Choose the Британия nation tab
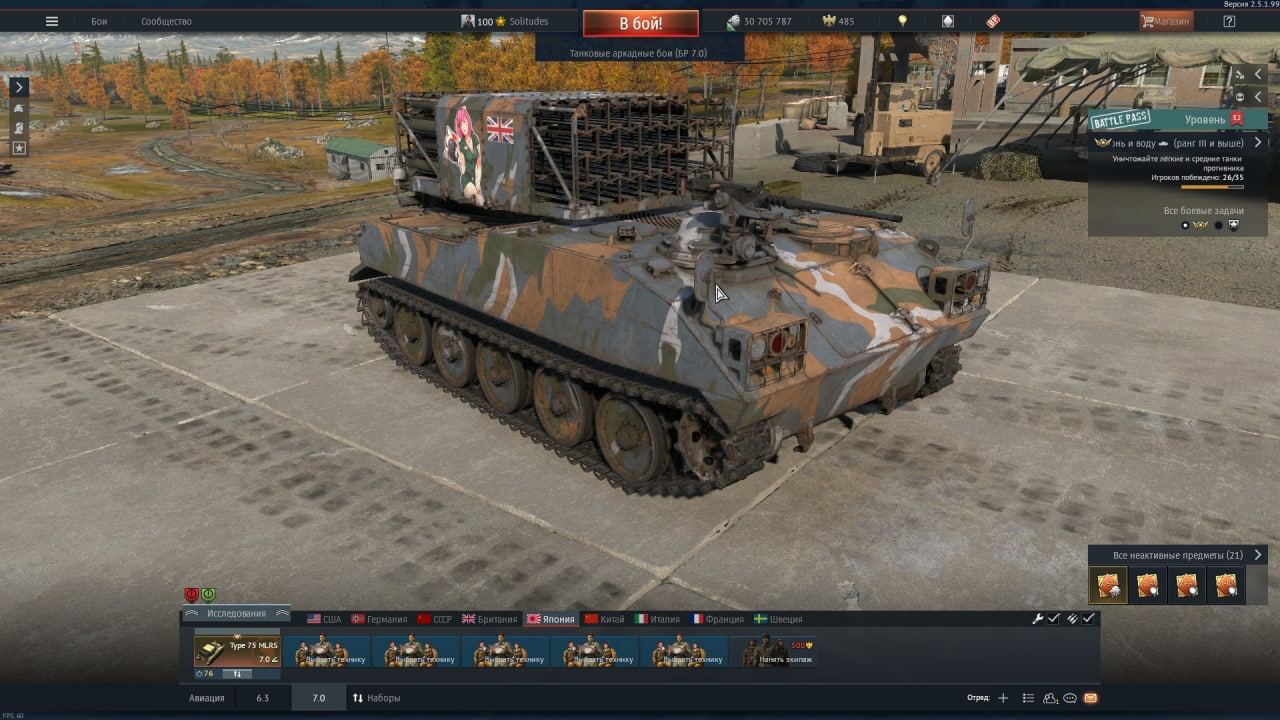The image size is (1280, 720). [489, 619]
